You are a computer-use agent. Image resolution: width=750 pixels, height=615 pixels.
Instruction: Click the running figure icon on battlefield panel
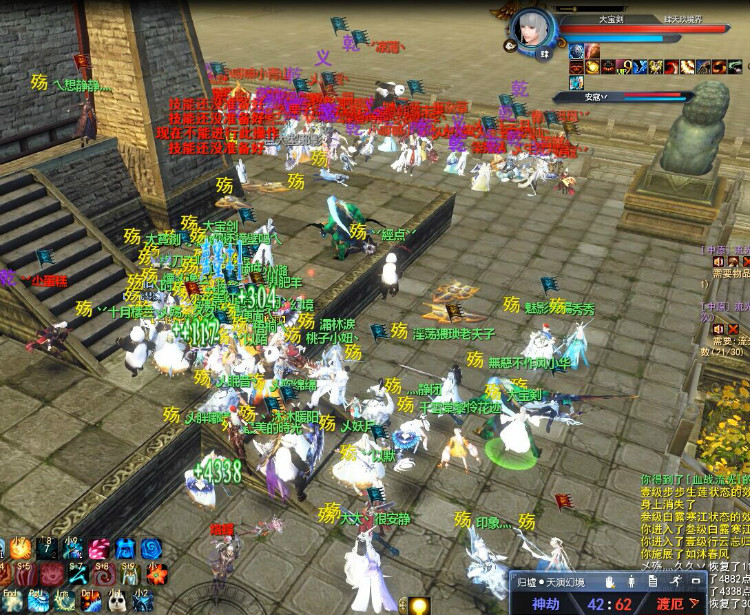click(674, 581)
